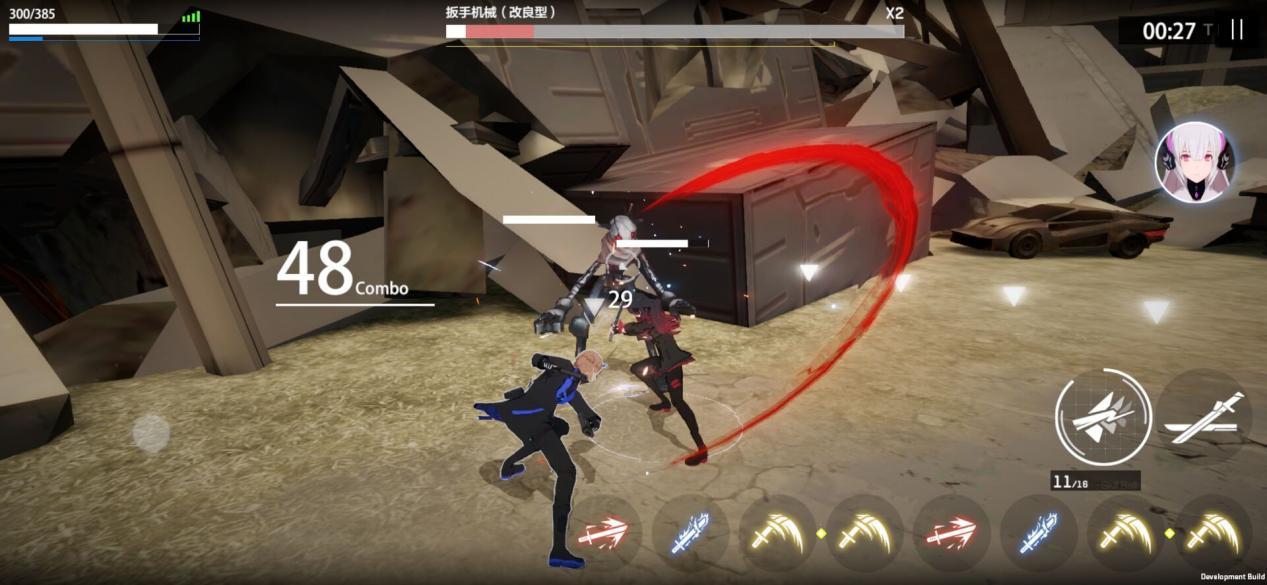1267x585 pixels.
Task: Tap the circled basic attack button
Action: [1102, 418]
